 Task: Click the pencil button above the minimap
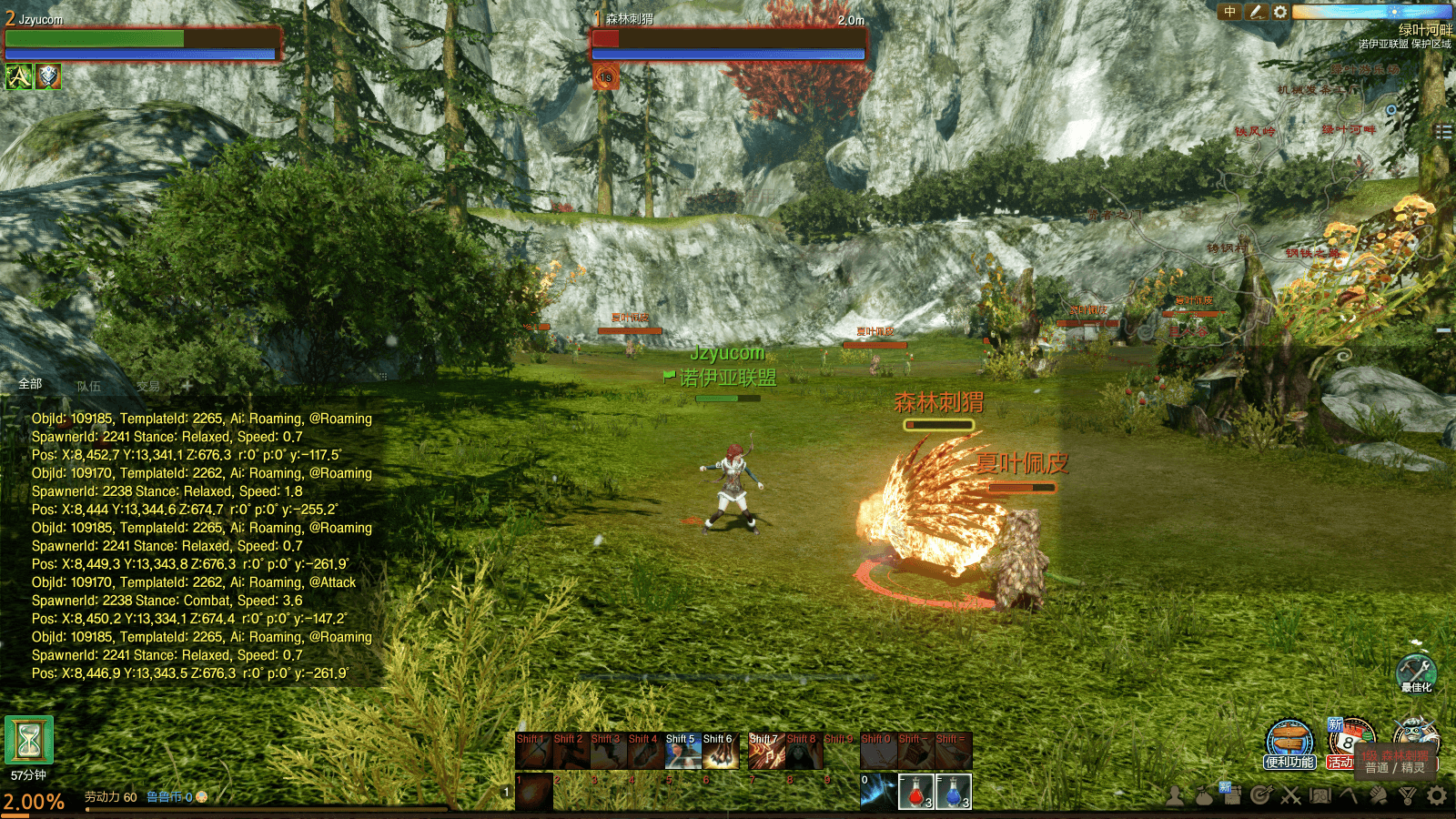tap(1256, 12)
